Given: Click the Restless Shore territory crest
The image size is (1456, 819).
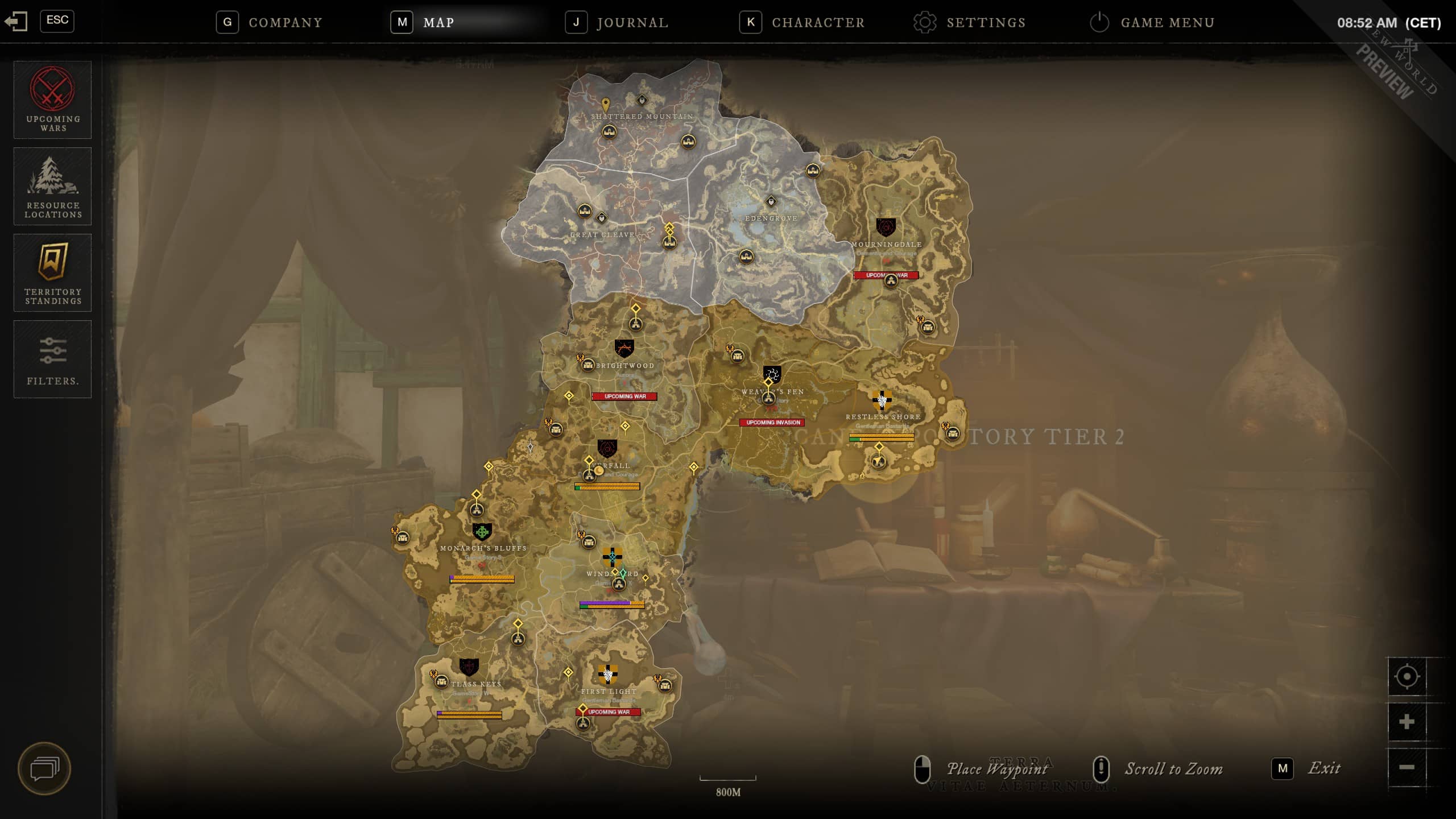Looking at the screenshot, I should [x=882, y=400].
